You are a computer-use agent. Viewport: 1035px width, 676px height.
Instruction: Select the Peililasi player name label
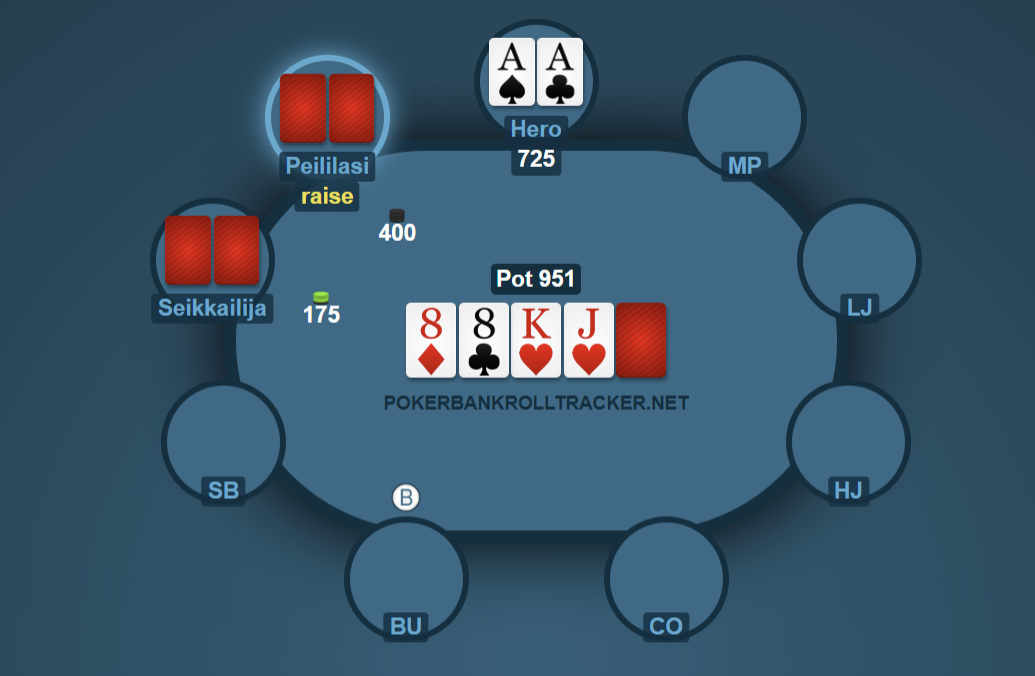[x=327, y=166]
